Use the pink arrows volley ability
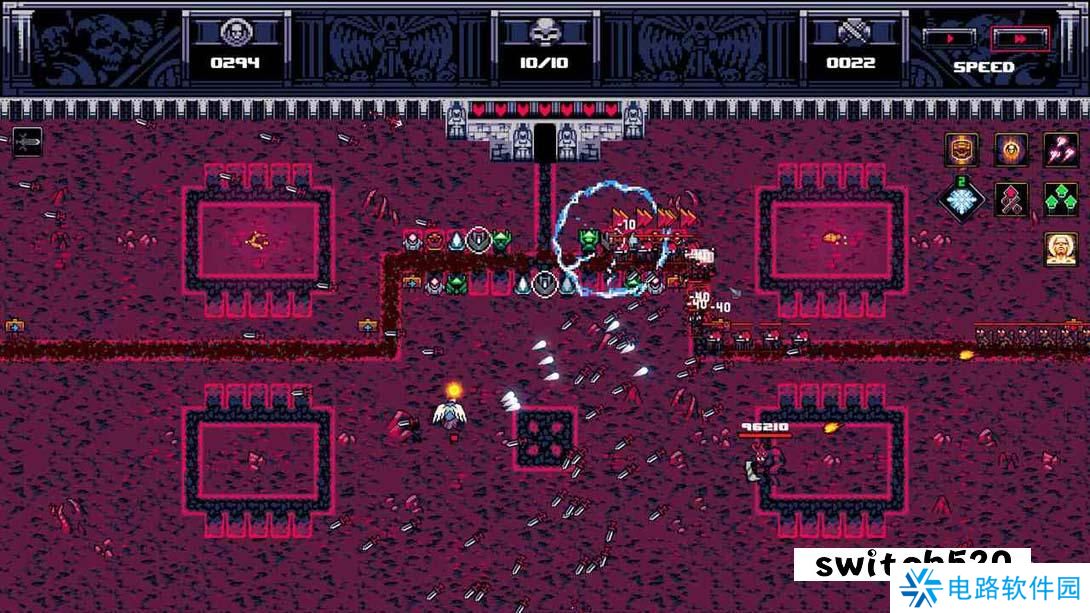Viewport: 1090px width, 613px height. (x=1060, y=150)
